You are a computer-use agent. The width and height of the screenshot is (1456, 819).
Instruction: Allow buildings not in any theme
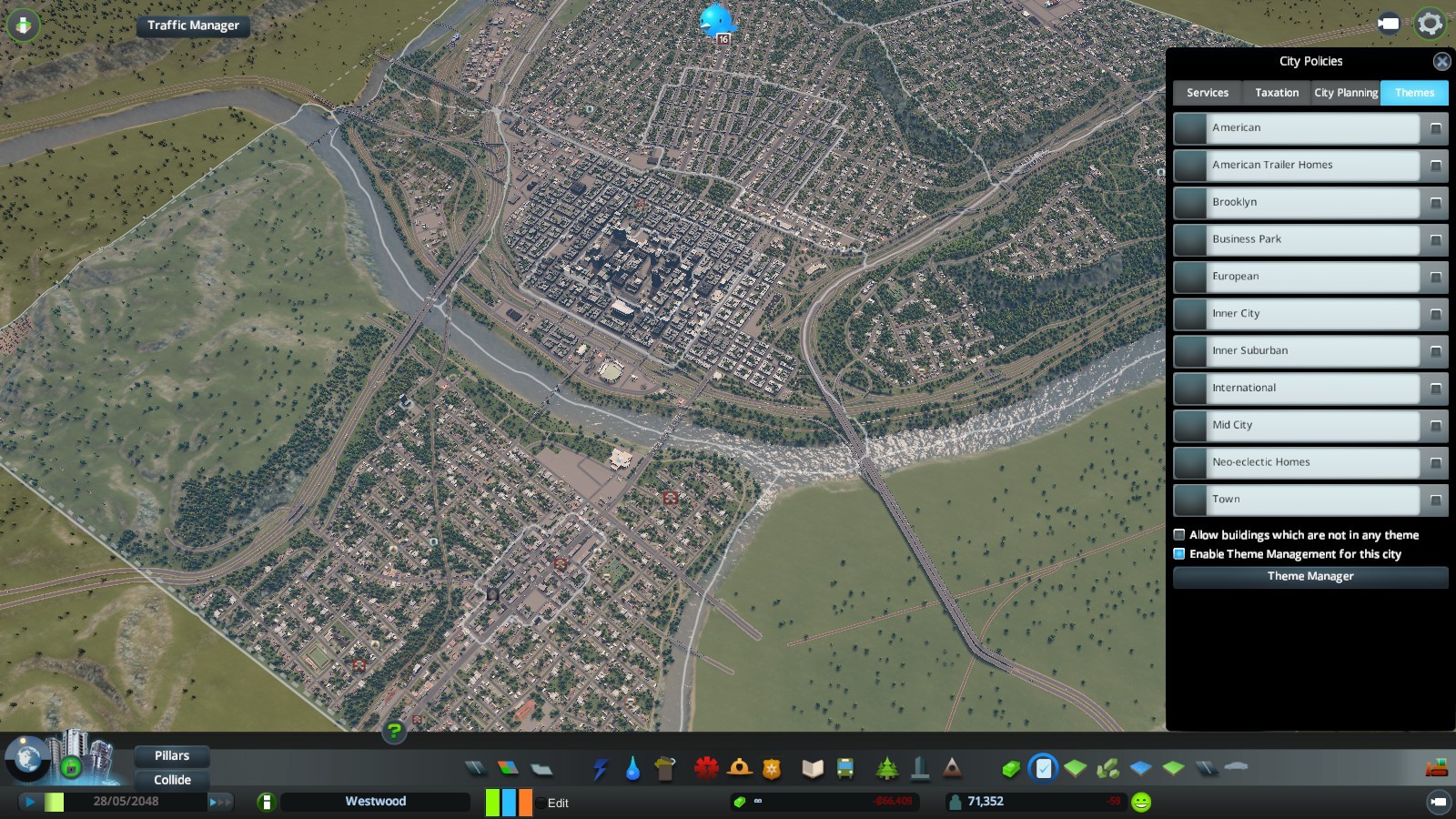(x=1179, y=535)
